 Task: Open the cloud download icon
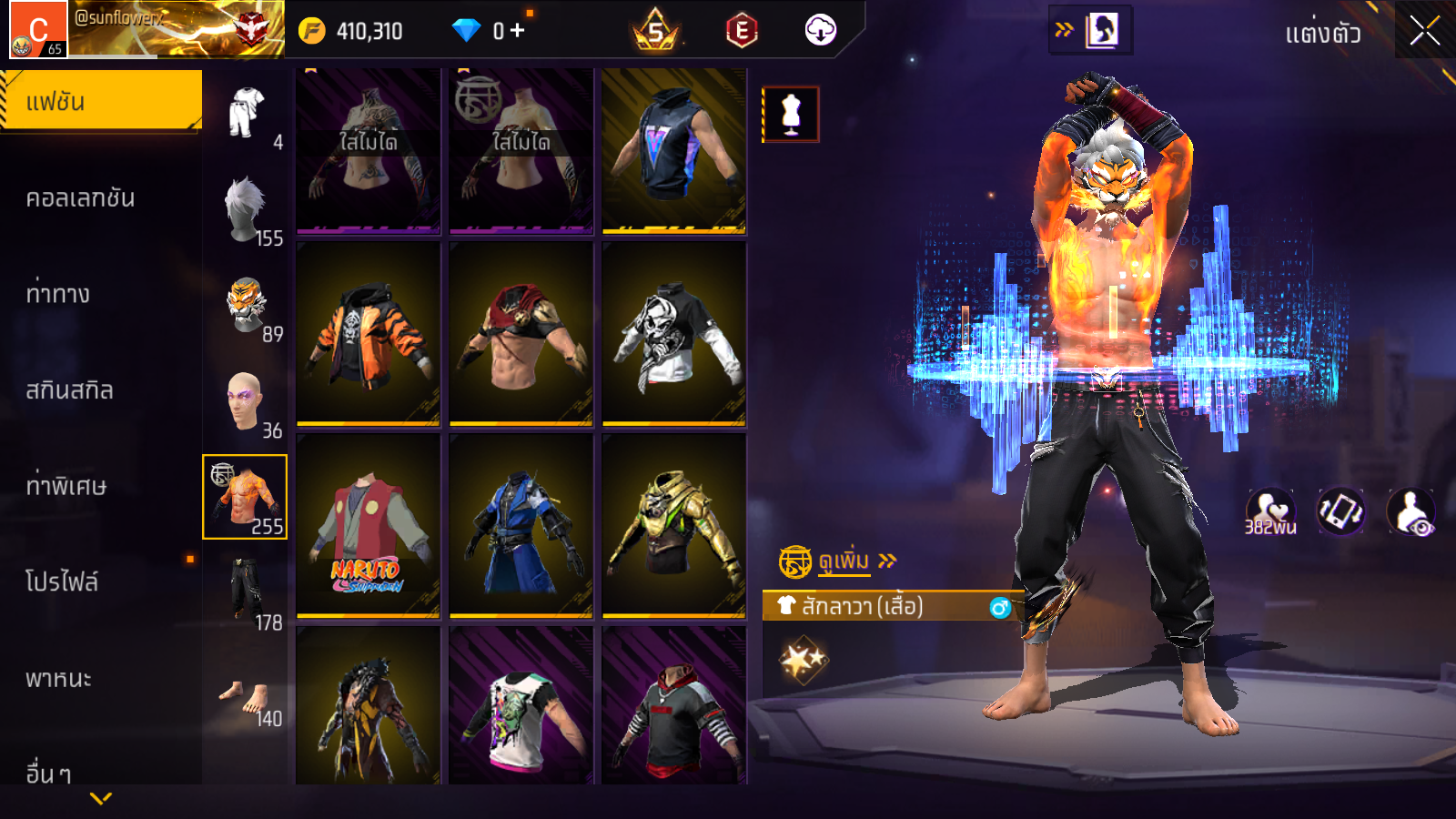coord(820,31)
